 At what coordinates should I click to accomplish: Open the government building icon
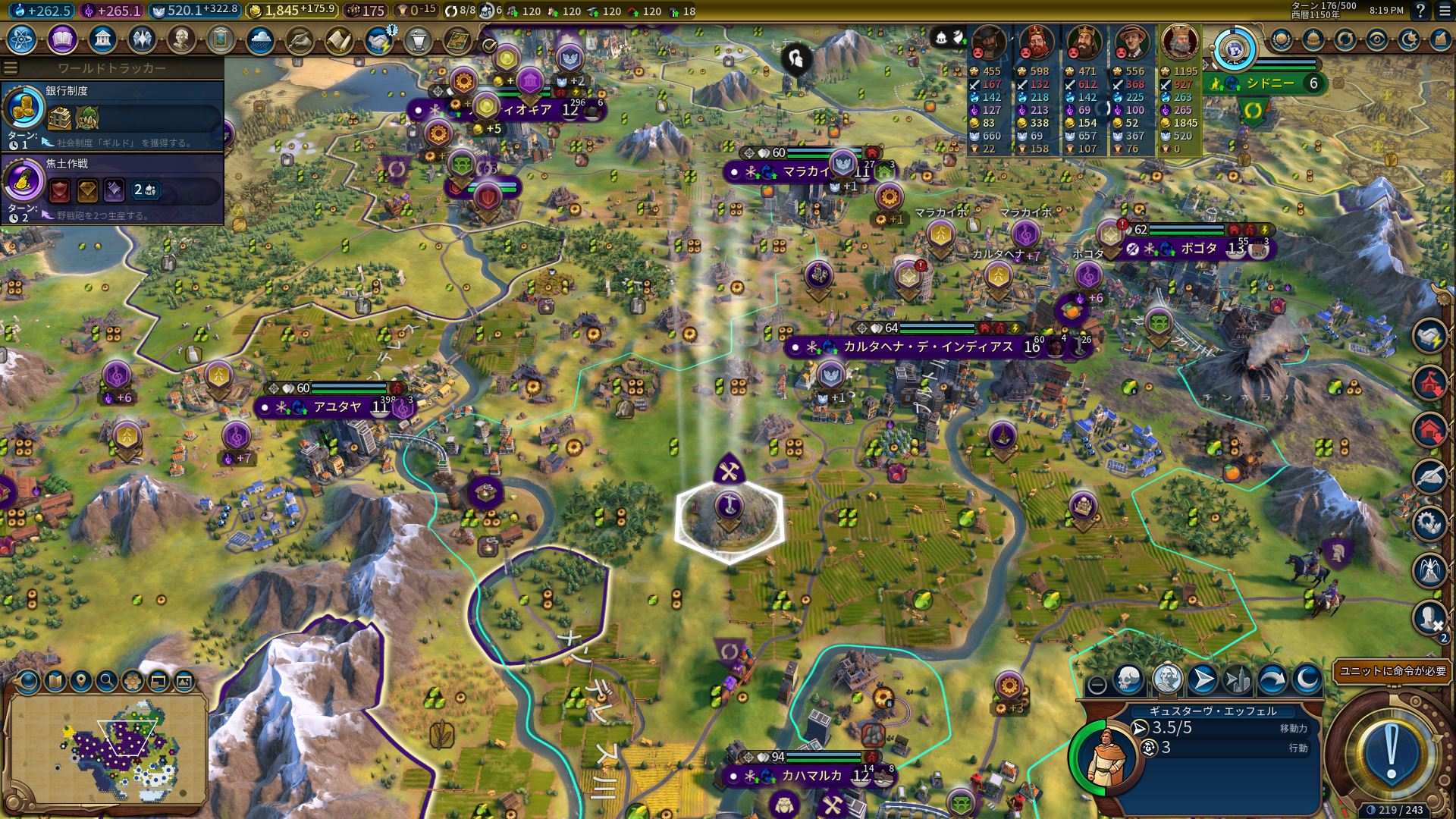coord(102,39)
